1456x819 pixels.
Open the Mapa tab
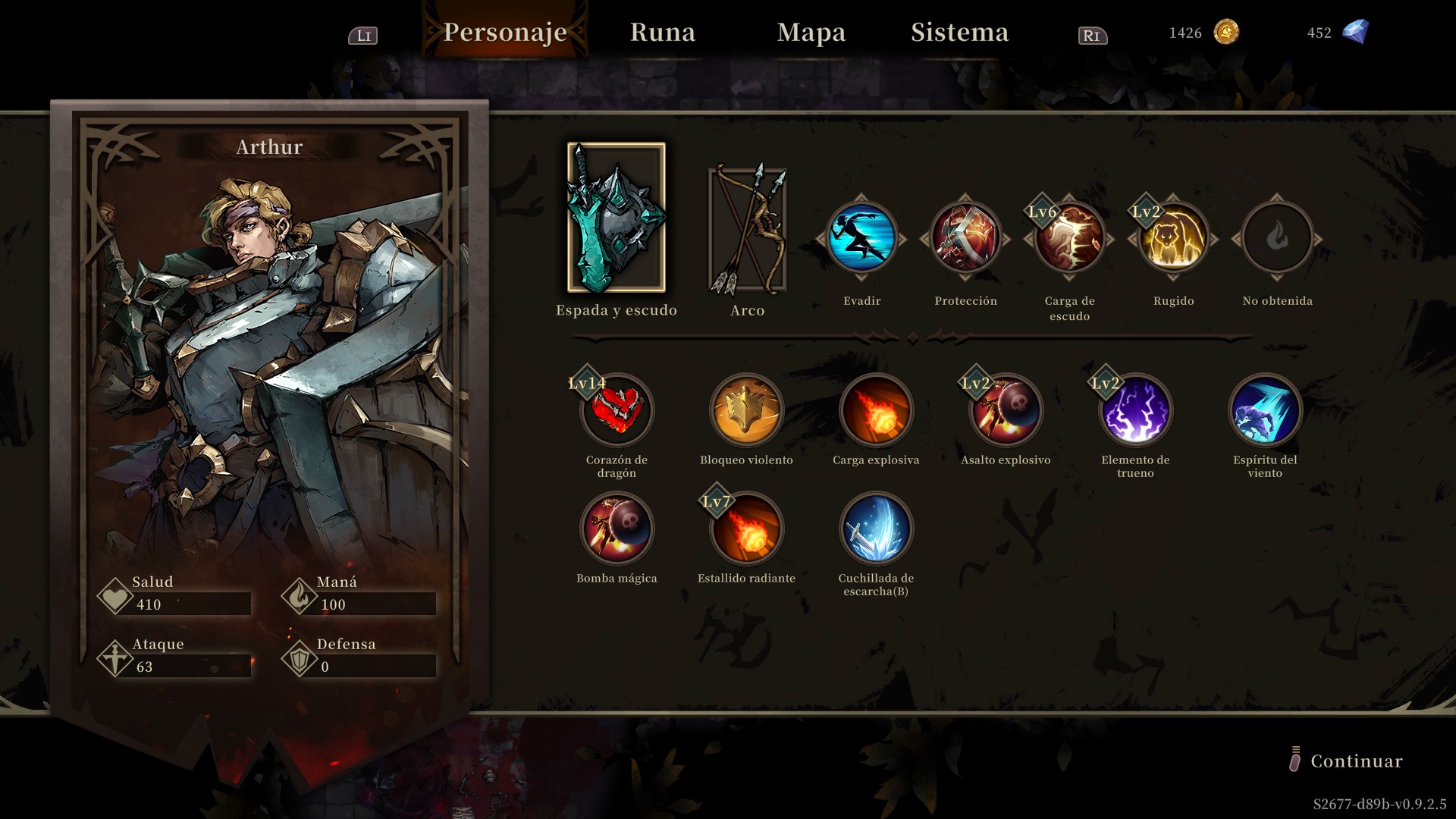[x=811, y=33]
